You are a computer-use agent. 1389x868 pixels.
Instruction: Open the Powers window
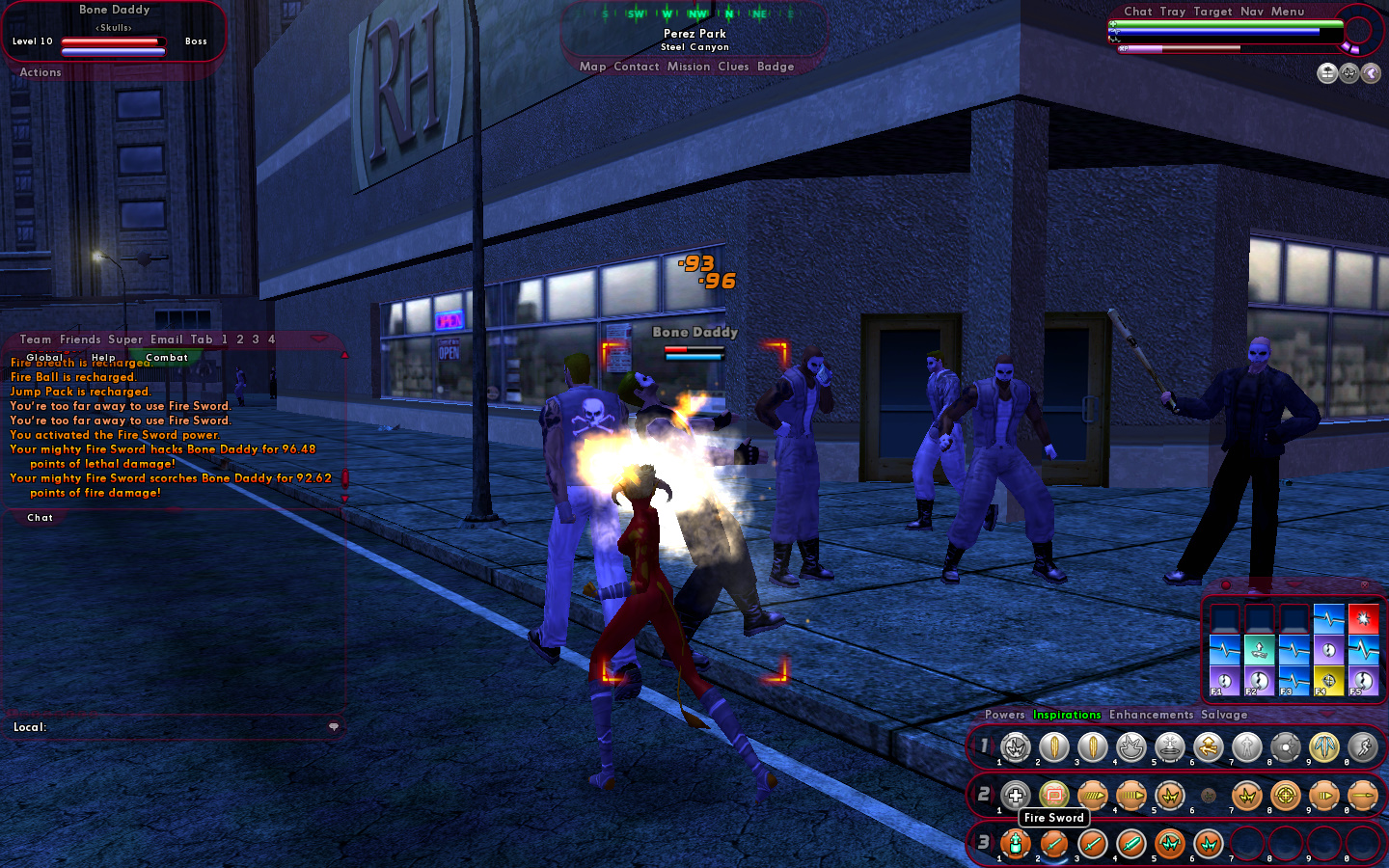[x=1005, y=715]
